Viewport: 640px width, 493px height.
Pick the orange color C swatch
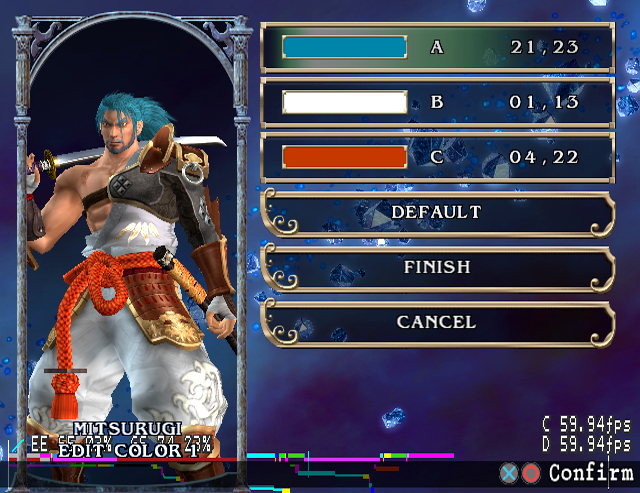344,157
